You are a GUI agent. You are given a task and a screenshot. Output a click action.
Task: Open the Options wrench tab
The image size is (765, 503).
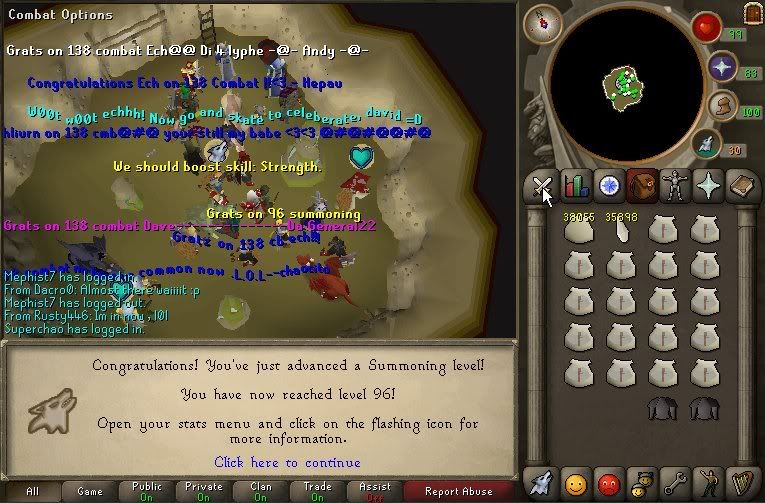[x=675, y=484]
